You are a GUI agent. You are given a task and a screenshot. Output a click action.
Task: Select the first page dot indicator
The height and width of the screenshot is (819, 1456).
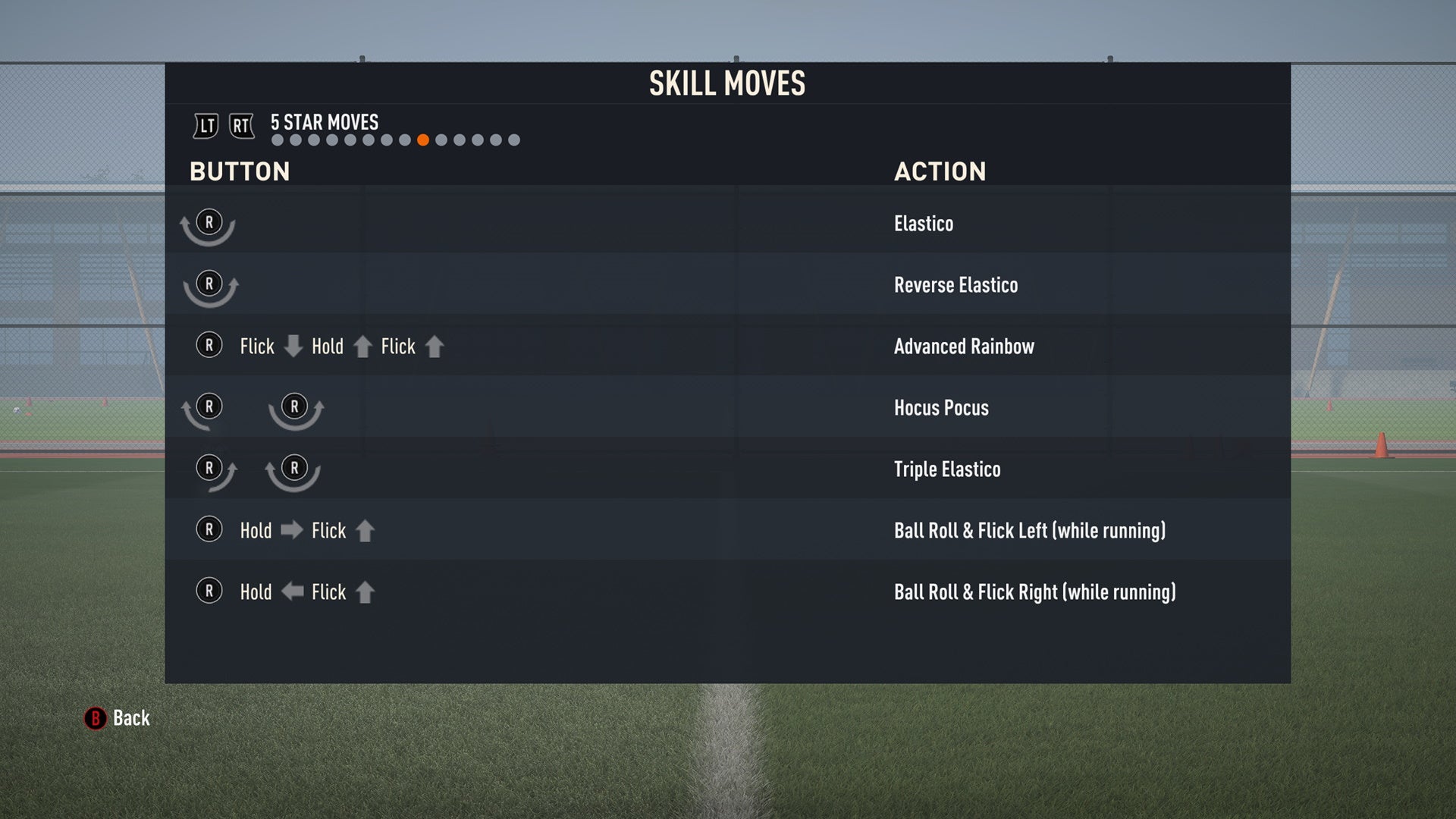pos(276,140)
